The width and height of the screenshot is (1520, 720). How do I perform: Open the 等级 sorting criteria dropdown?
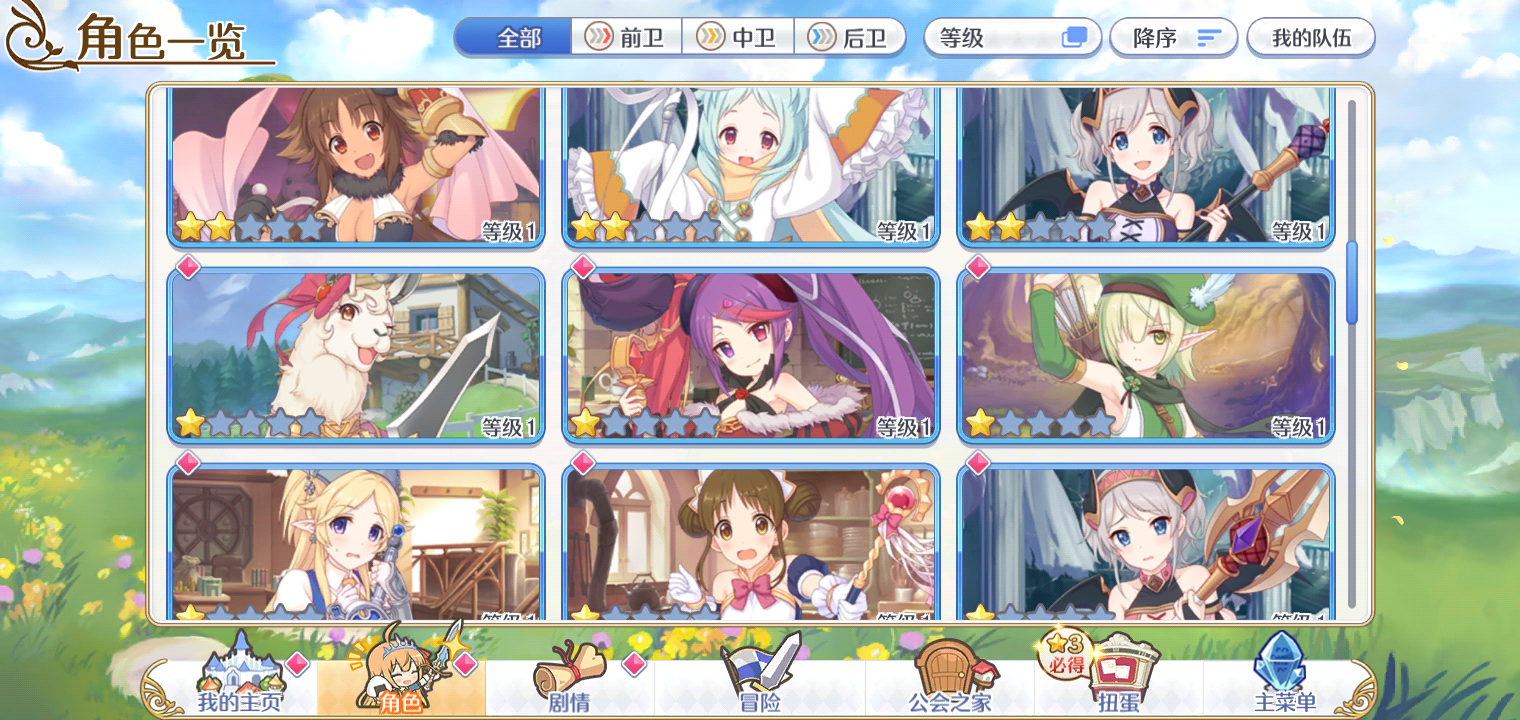tap(1010, 37)
